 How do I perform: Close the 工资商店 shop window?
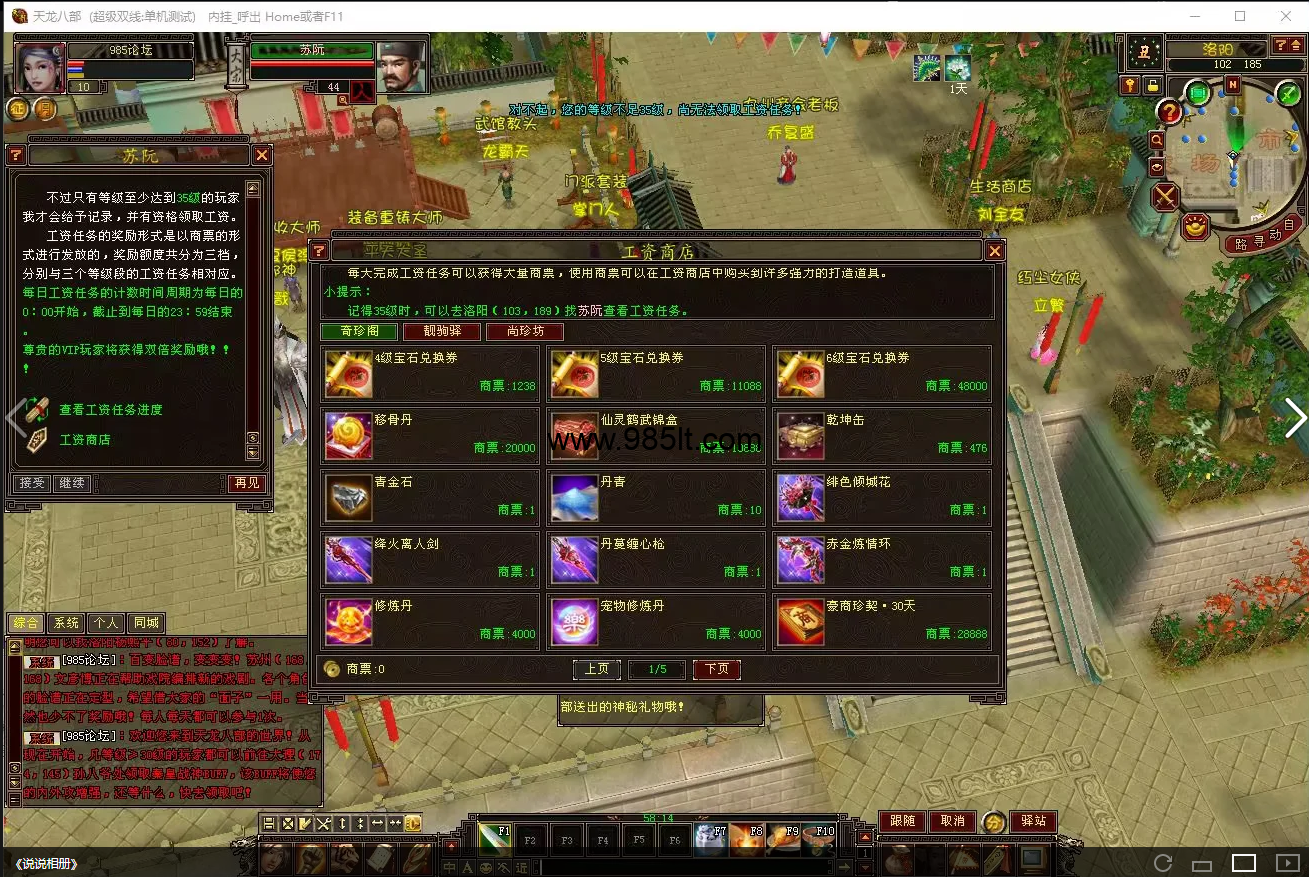pyautogui.click(x=994, y=251)
